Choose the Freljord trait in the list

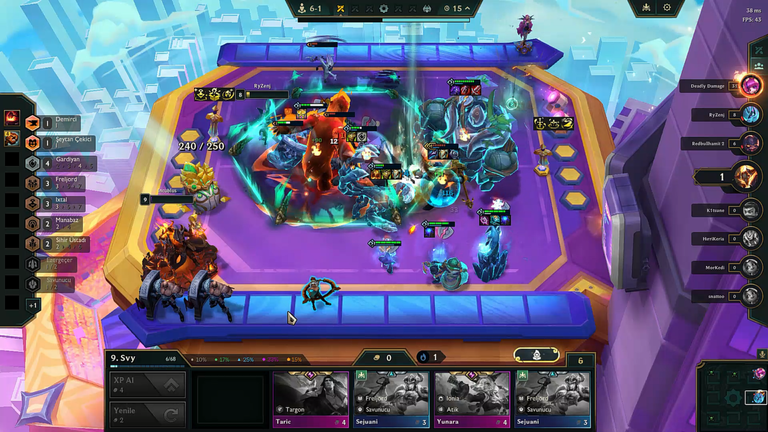tap(58, 184)
